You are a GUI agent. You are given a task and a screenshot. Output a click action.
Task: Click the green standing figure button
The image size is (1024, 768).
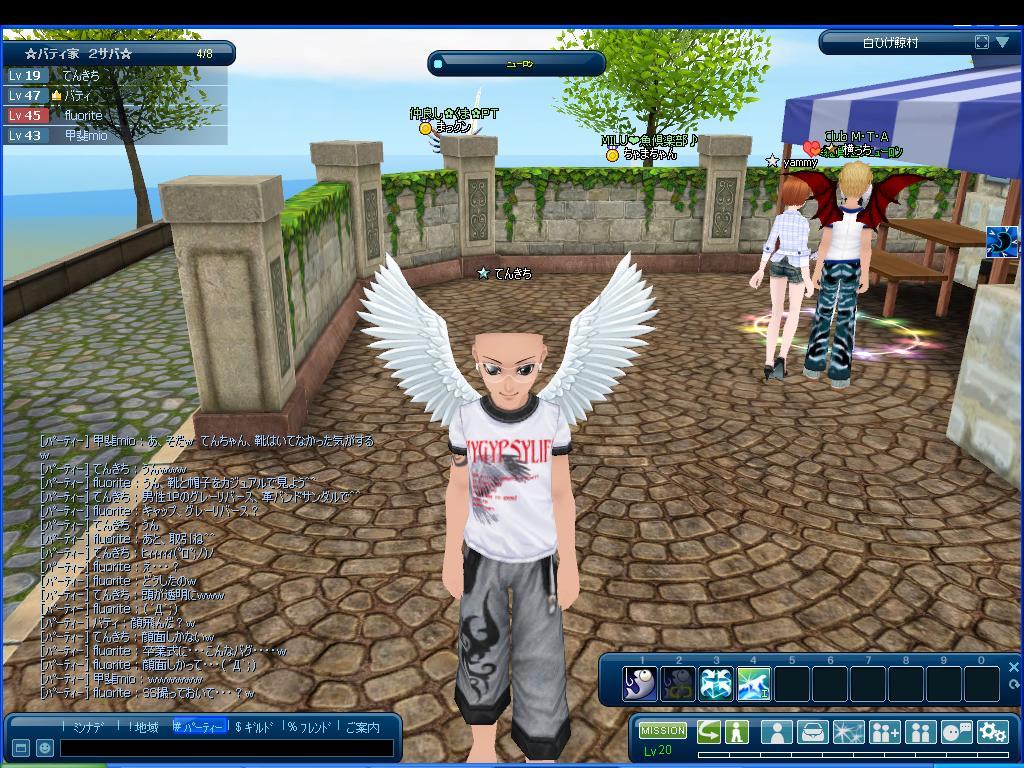(737, 731)
